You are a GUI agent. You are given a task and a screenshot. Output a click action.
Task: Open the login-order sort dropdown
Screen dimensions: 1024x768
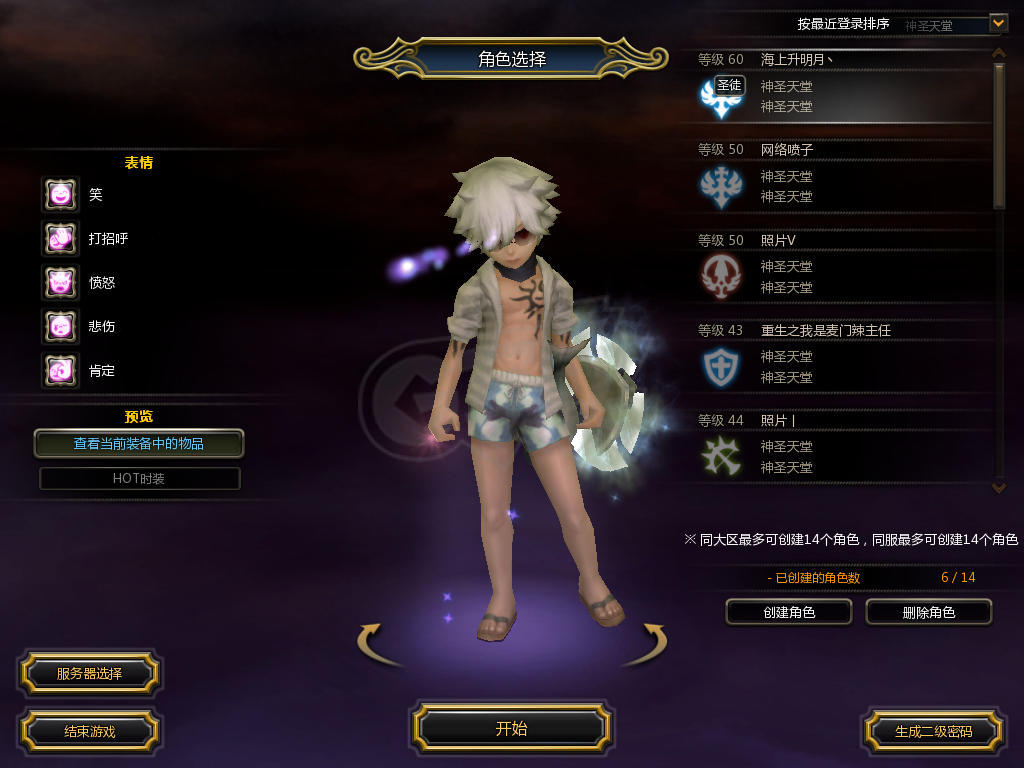[x=997, y=22]
